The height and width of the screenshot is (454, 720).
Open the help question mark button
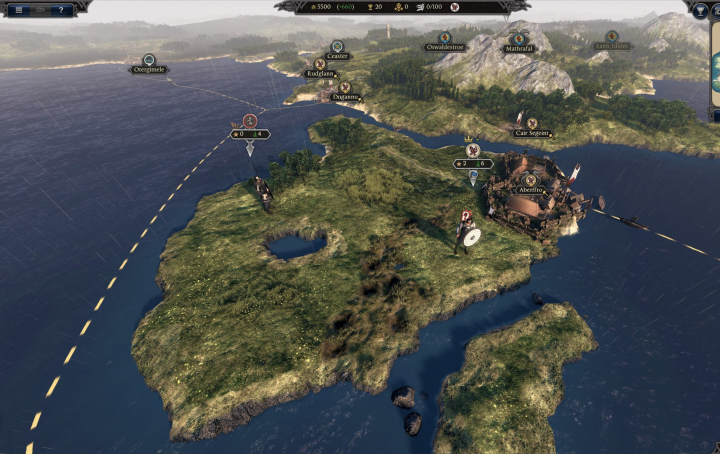pyautogui.click(x=62, y=9)
